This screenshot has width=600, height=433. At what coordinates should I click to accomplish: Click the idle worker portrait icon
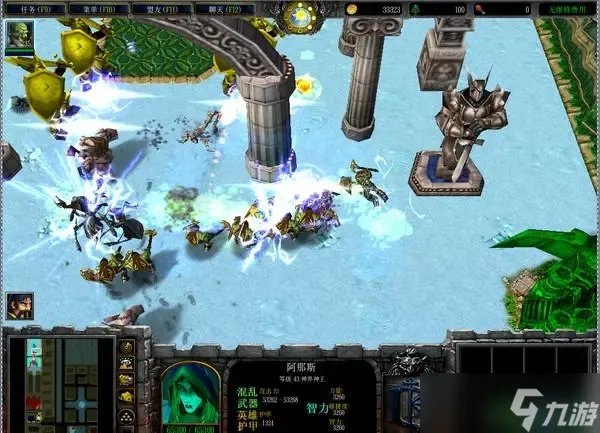(x=18, y=305)
